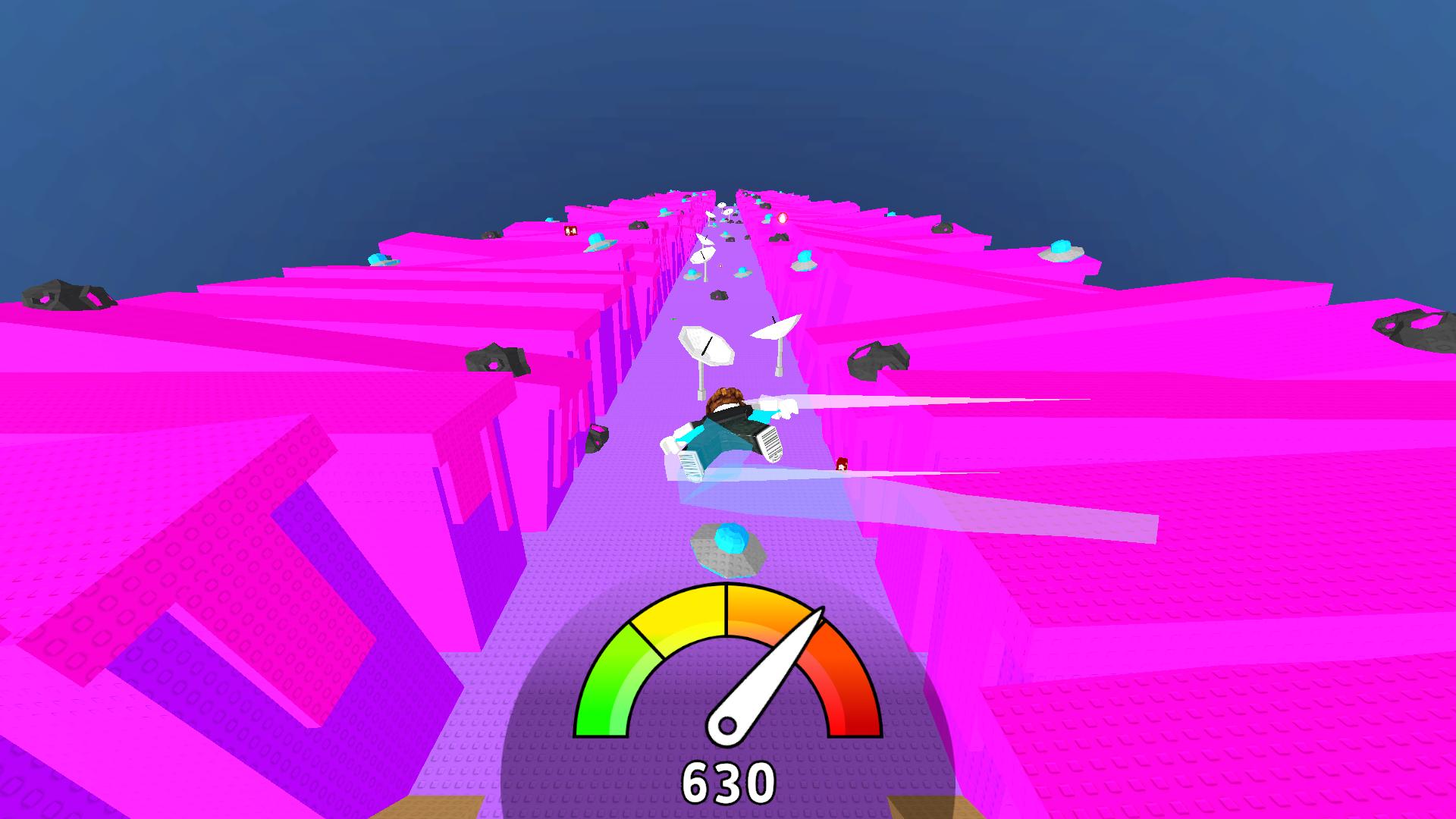Click the gem-topped pedestal in the track center
The width and height of the screenshot is (1456, 819).
tap(728, 546)
